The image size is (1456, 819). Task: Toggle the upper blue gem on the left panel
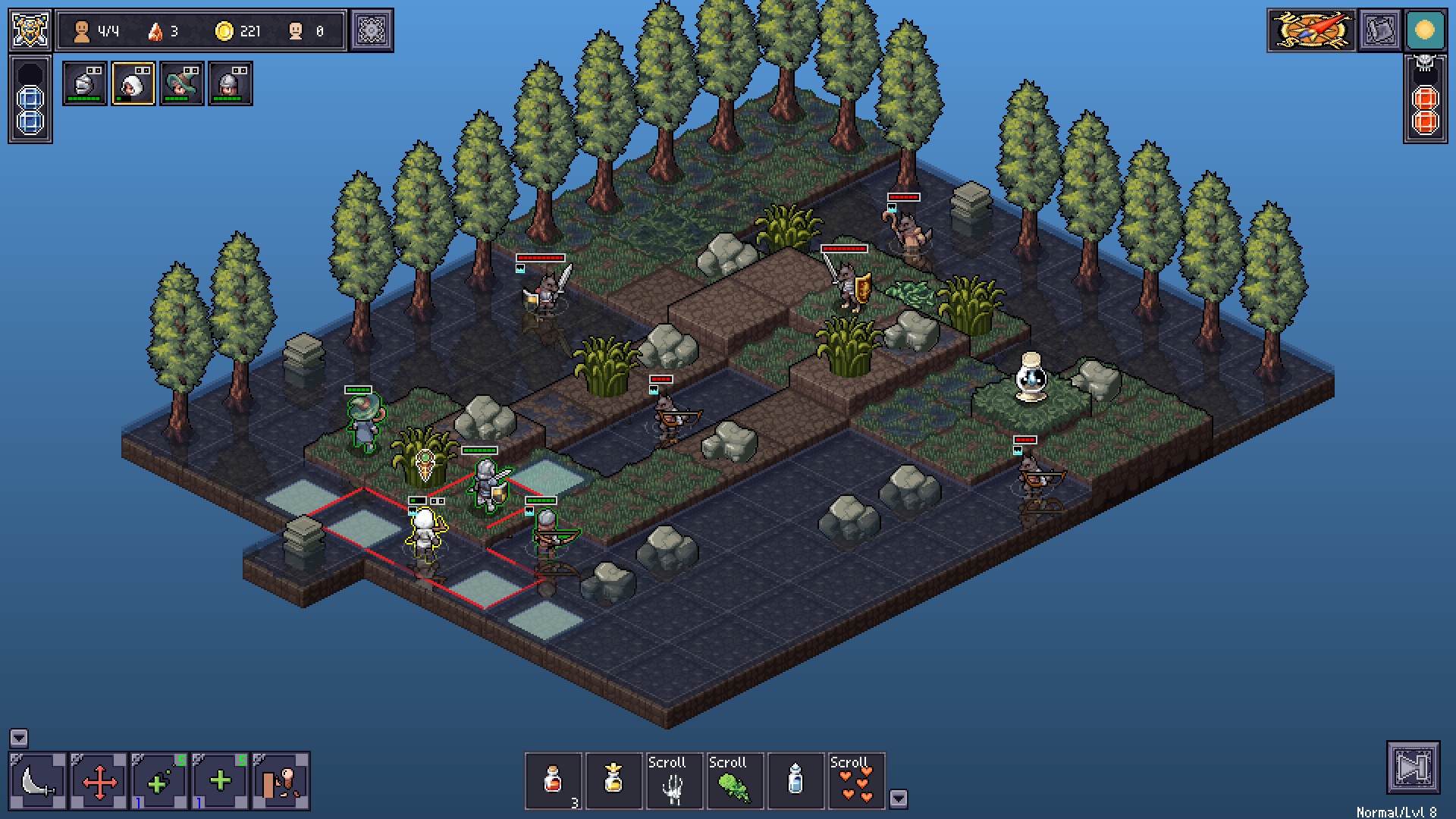tap(29, 97)
